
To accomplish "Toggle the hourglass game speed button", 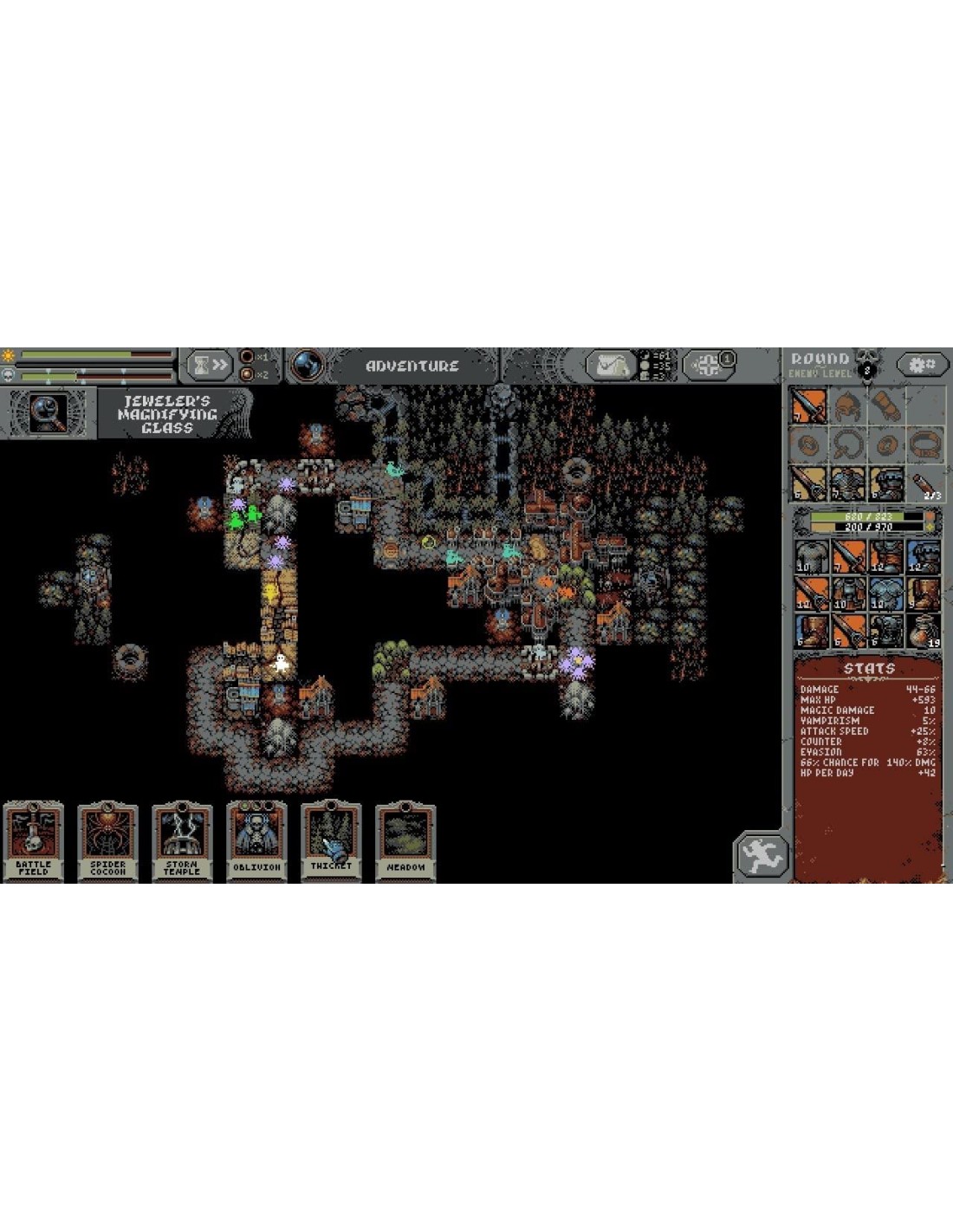I will [210, 365].
